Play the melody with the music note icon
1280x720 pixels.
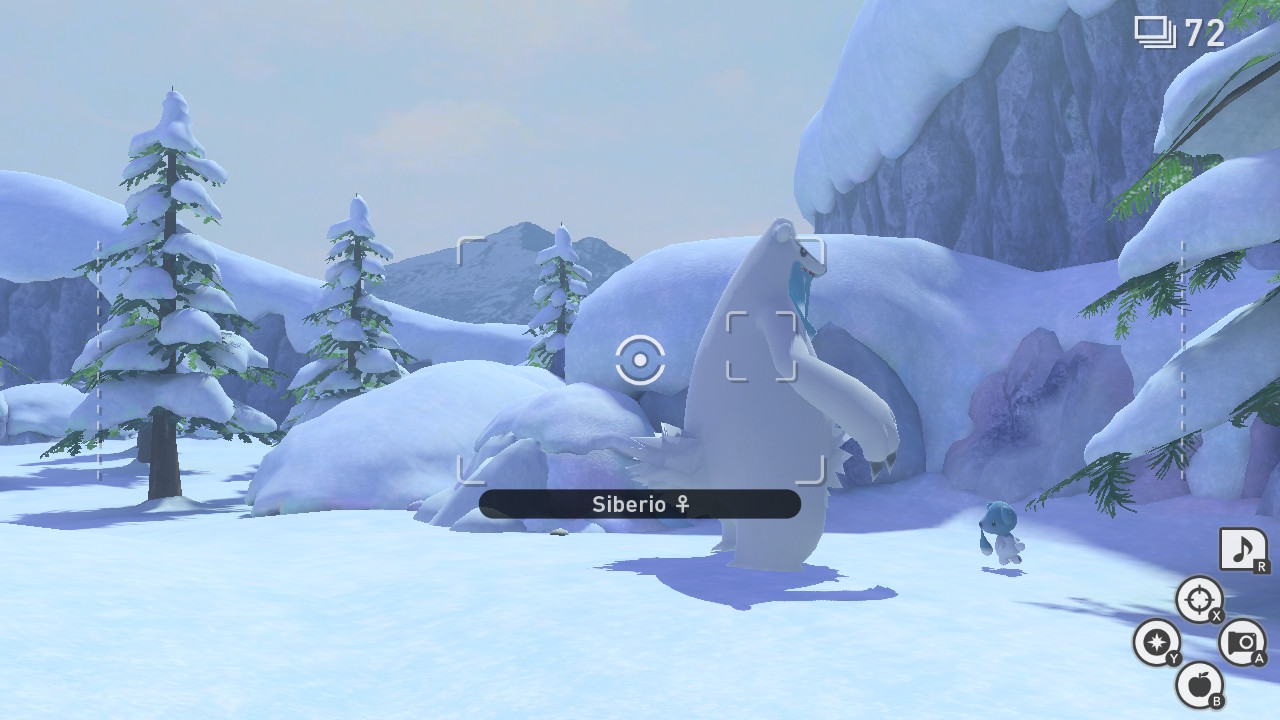[x=1242, y=549]
